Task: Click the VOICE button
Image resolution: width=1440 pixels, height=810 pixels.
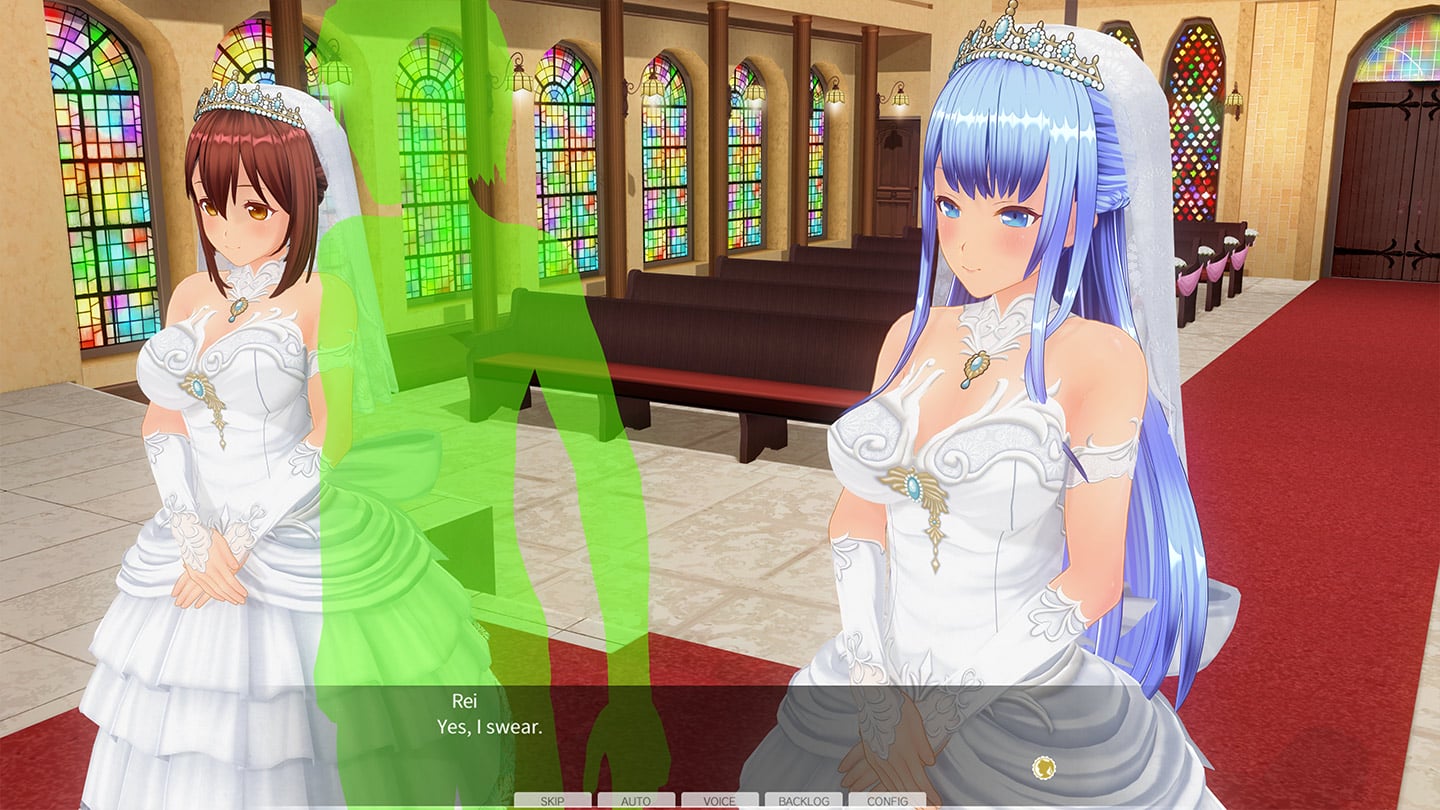Action: [x=720, y=801]
